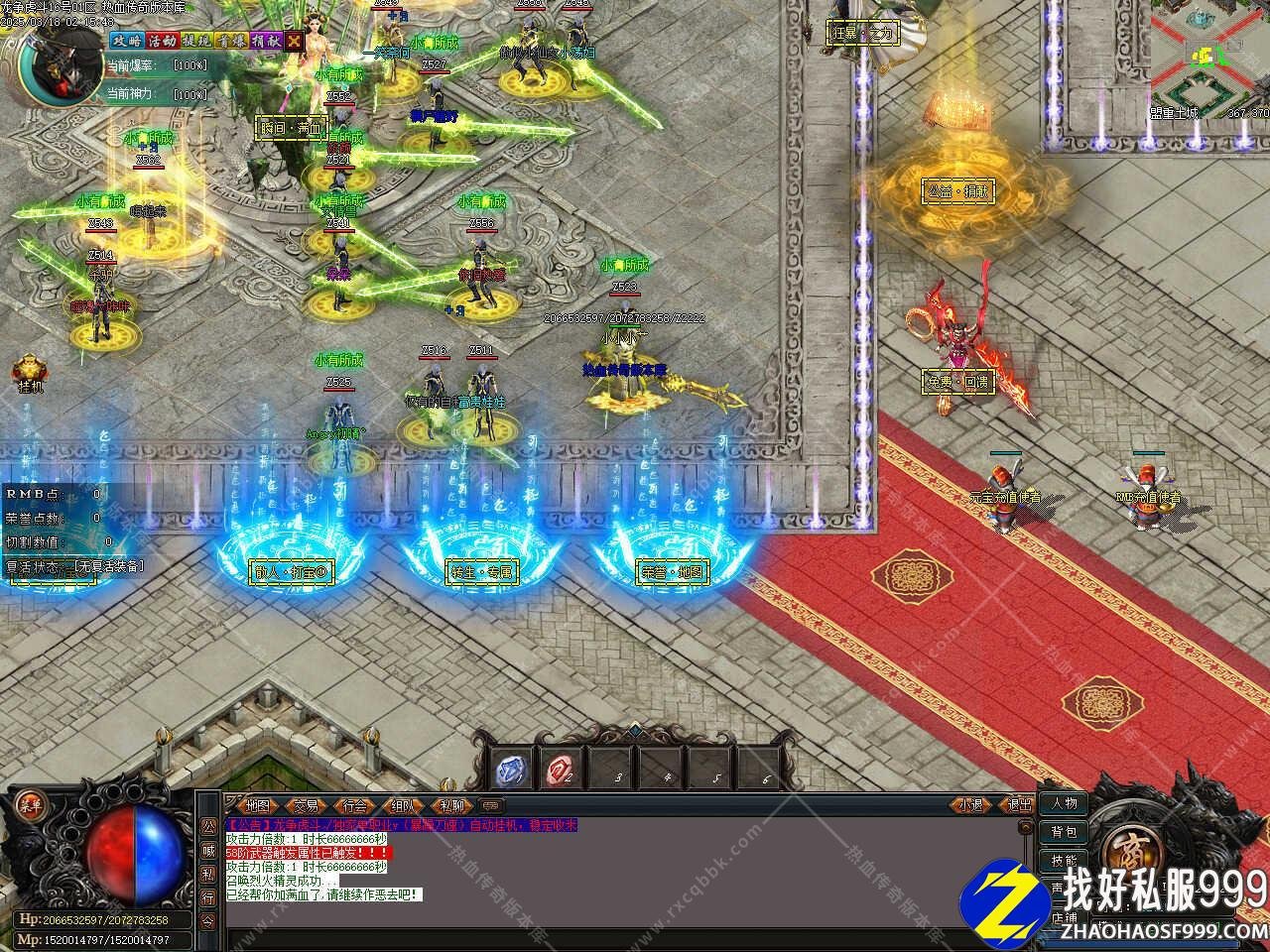Open the 人物 character panel
The height and width of the screenshot is (952, 1270).
click(1065, 804)
